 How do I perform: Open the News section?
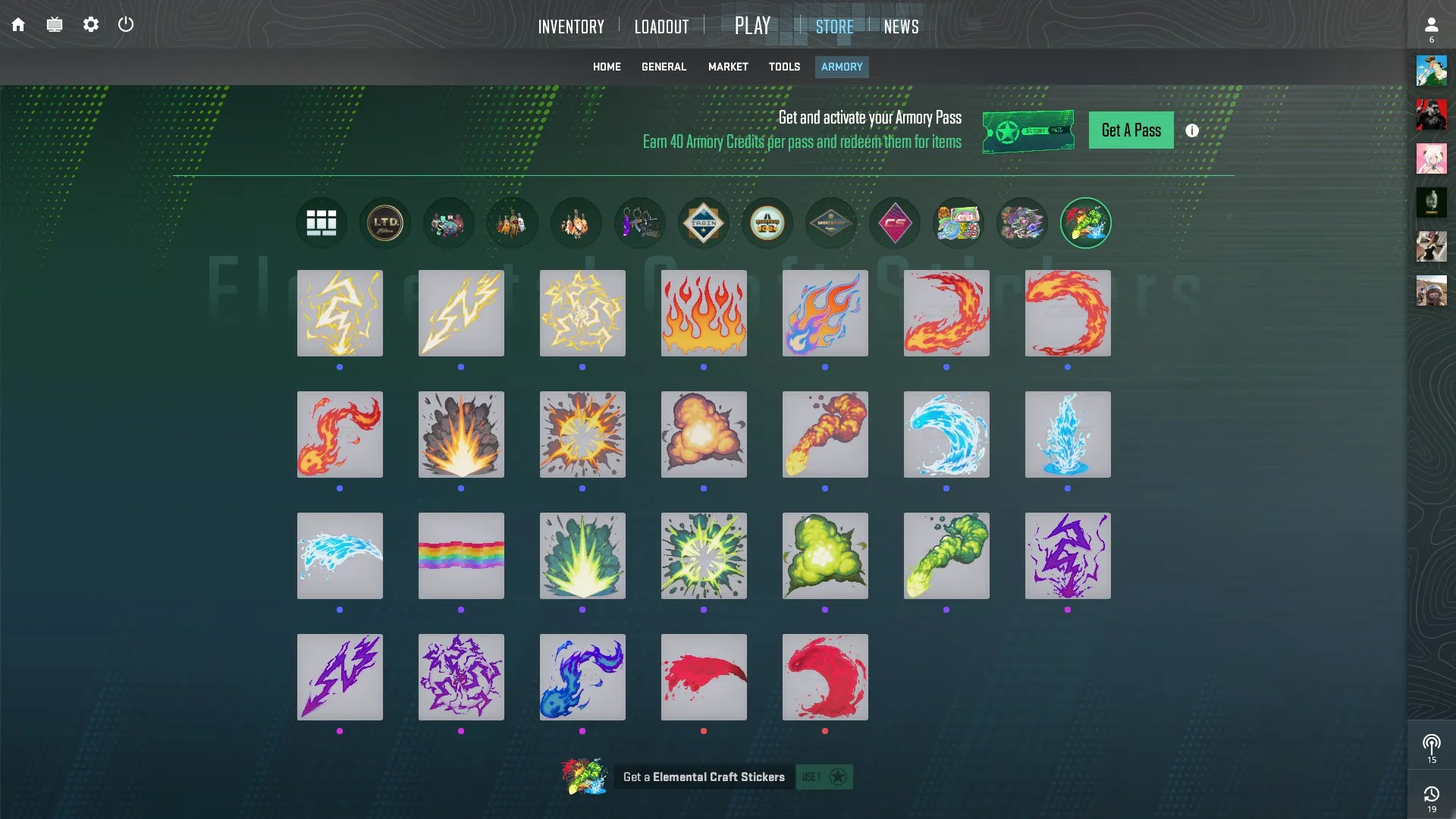[x=901, y=27]
